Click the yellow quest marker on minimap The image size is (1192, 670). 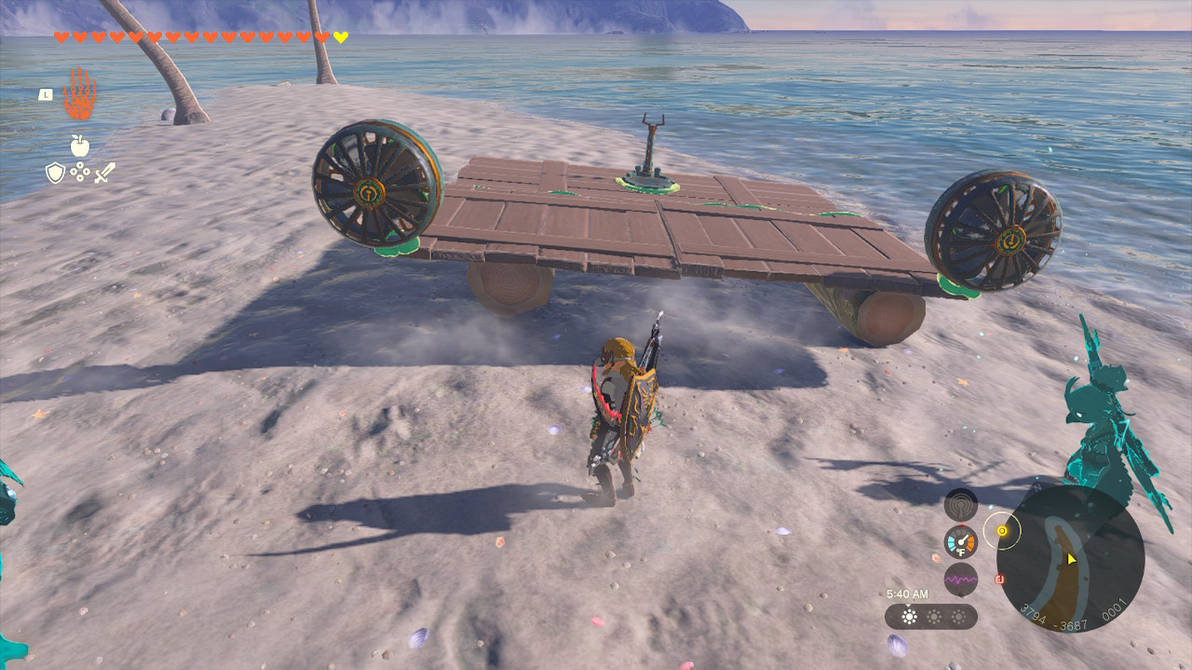point(999,528)
